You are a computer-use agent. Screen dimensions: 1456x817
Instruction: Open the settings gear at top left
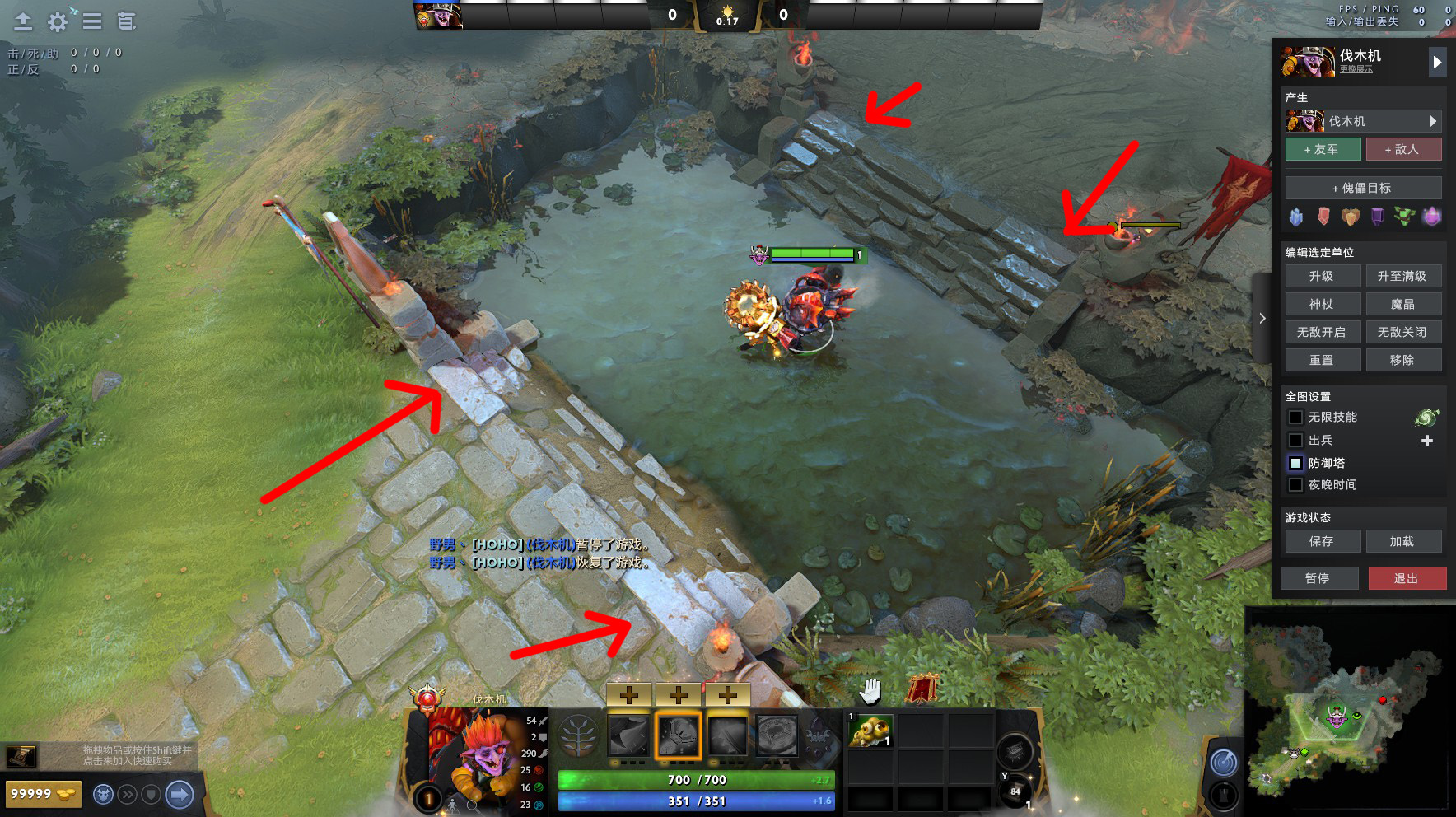[56, 22]
